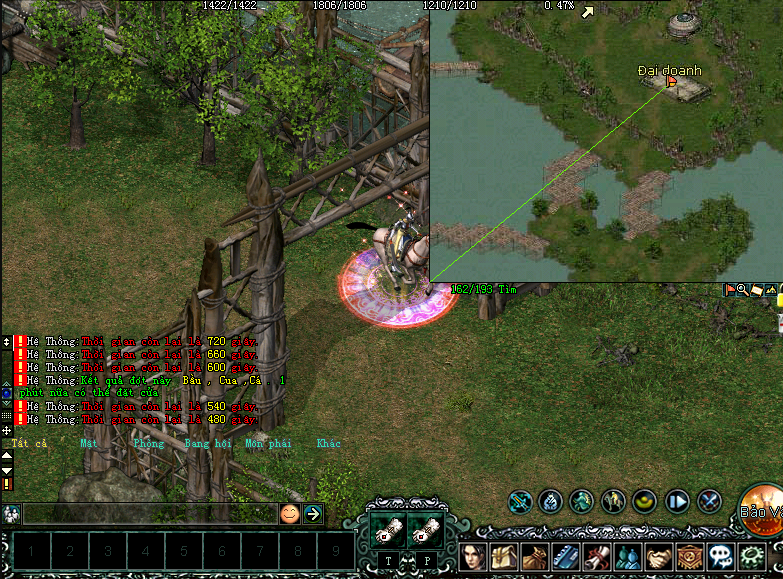Select the Phòng chat tab
This screenshot has height=579, width=783.
point(148,443)
